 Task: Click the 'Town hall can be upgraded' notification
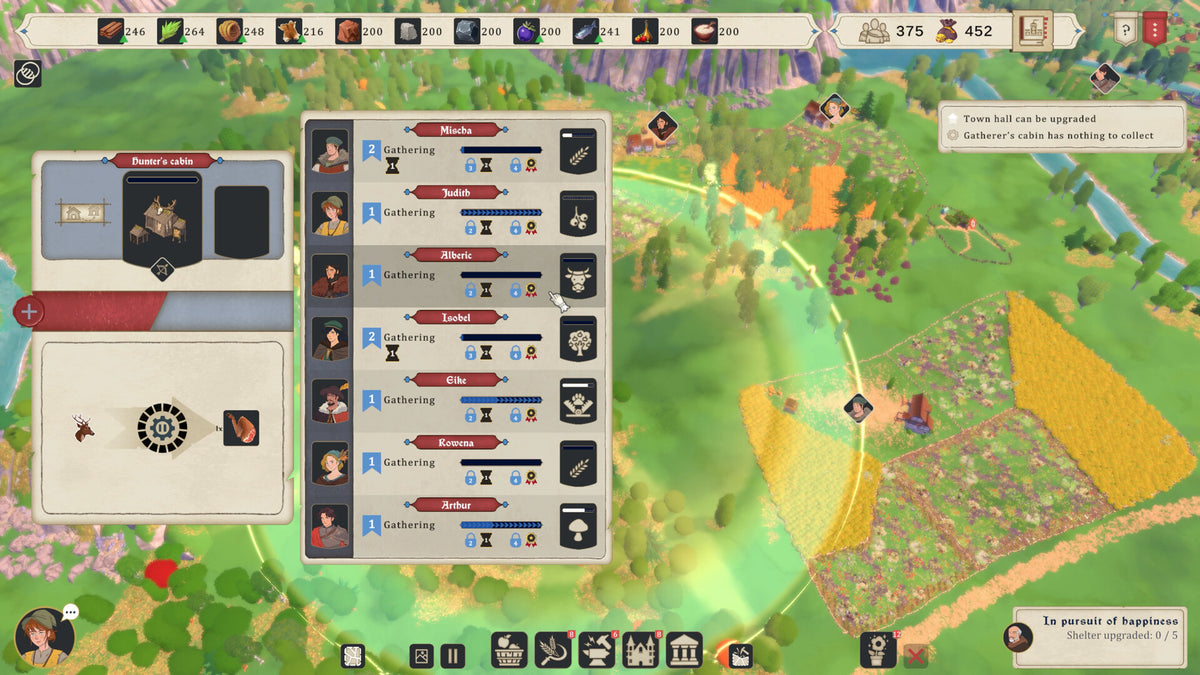tap(1029, 119)
